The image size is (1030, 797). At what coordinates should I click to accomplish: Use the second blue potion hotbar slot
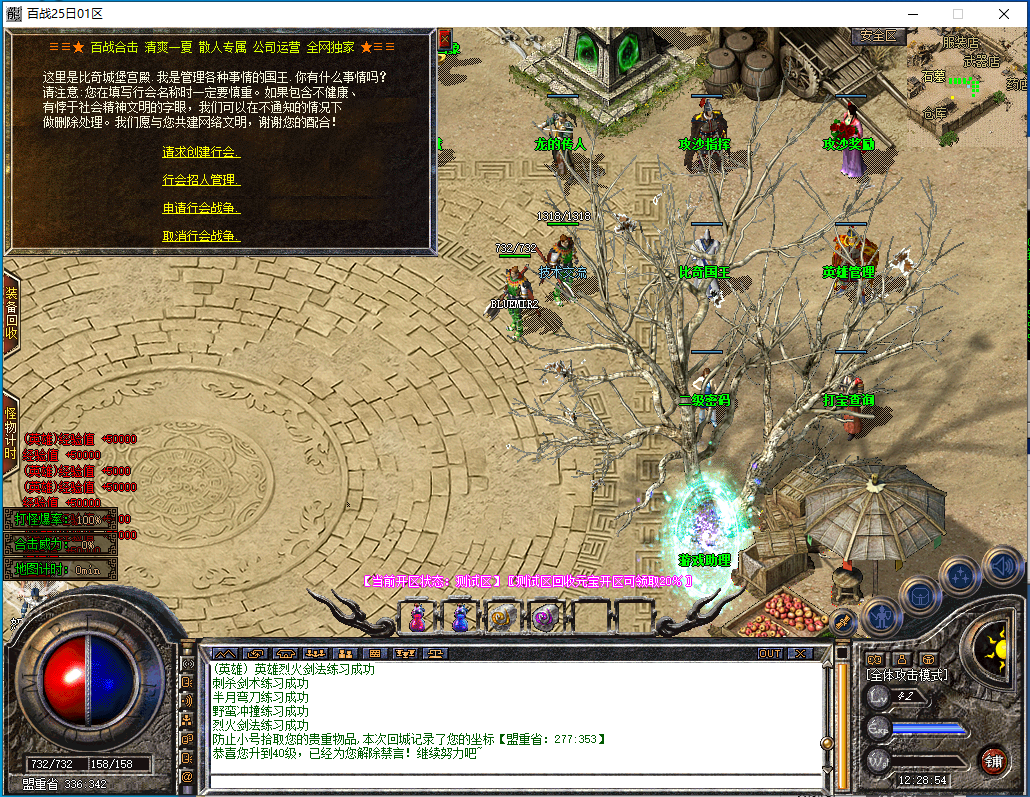click(x=459, y=618)
